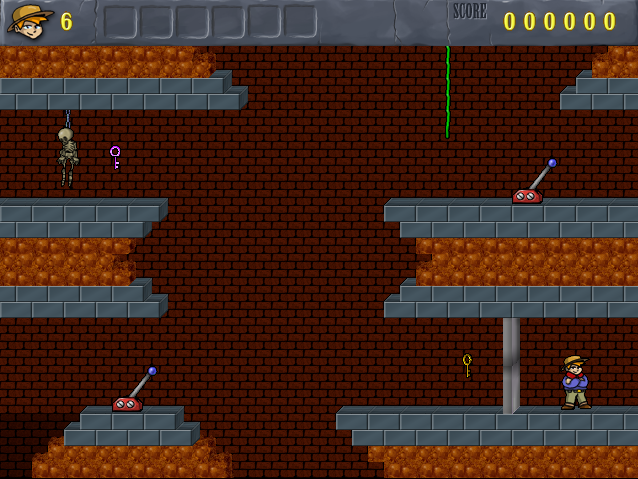Click the explorer portrait lives icon
This screenshot has height=479, width=638.
coord(30,20)
